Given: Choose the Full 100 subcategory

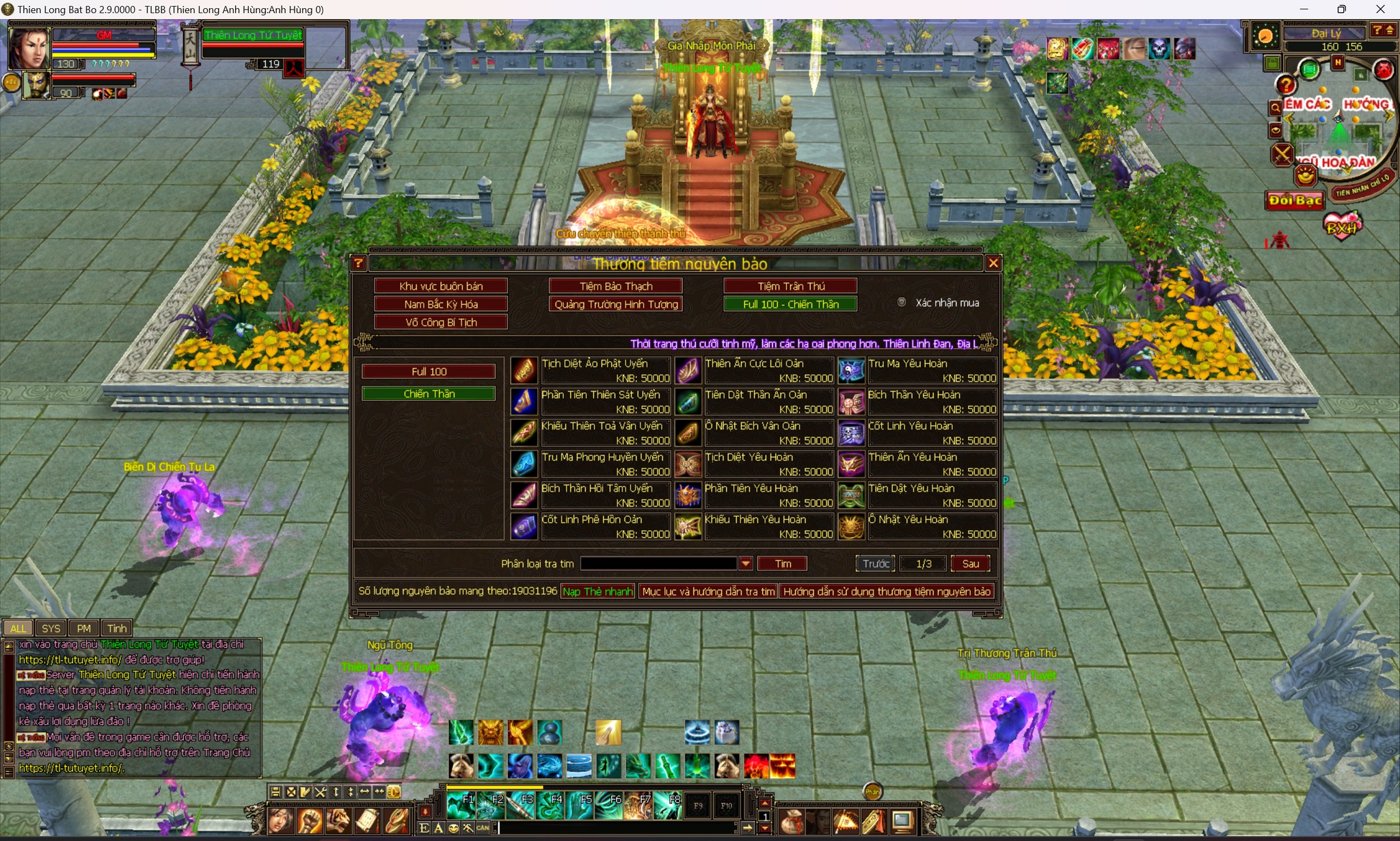Looking at the screenshot, I should [429, 371].
